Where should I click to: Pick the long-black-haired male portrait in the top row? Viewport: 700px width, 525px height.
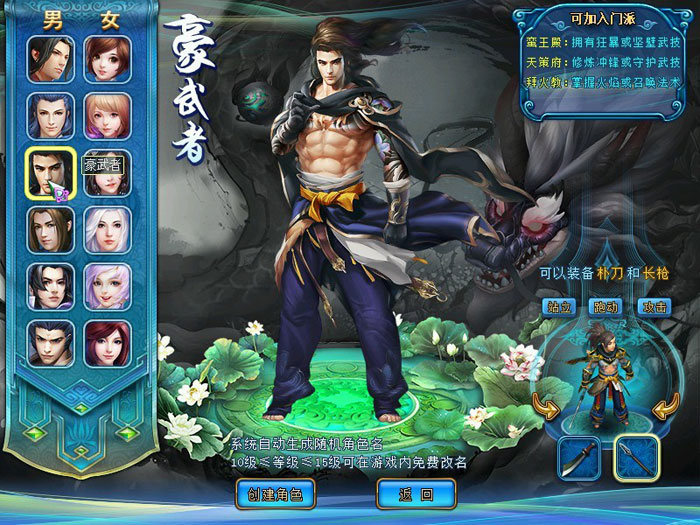coord(49,59)
